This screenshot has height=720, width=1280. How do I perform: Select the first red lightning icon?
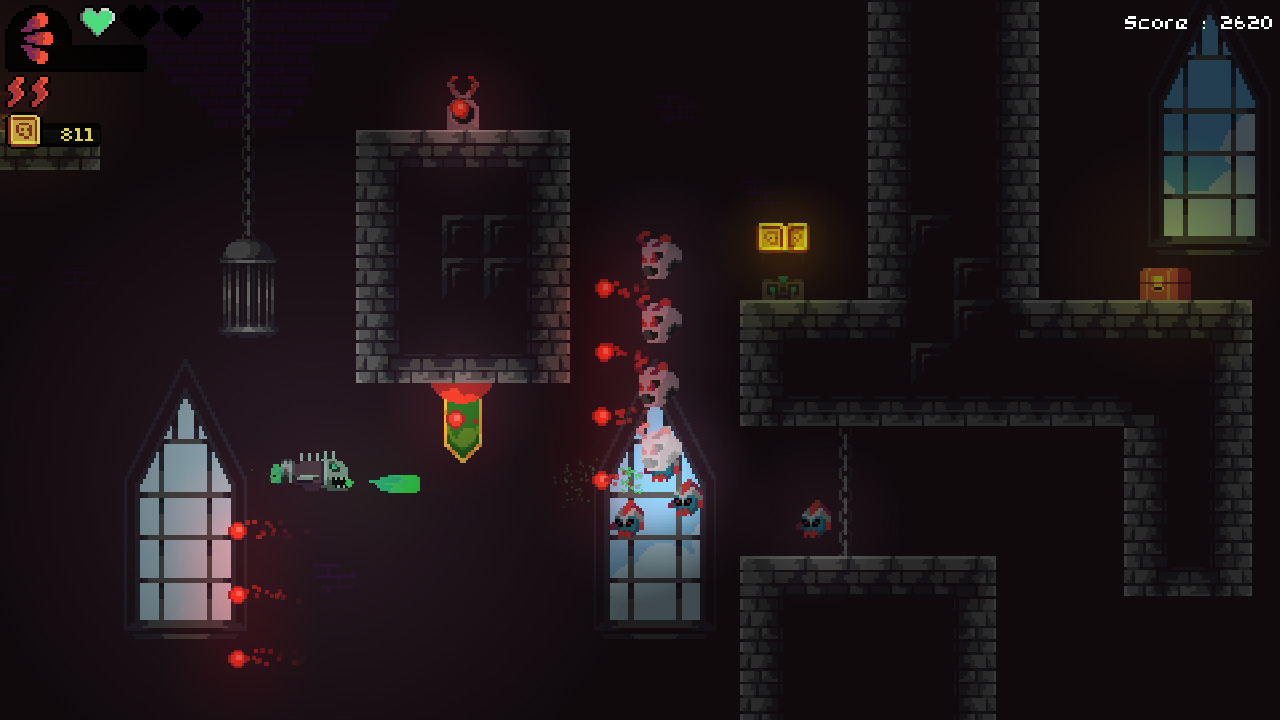18,90
